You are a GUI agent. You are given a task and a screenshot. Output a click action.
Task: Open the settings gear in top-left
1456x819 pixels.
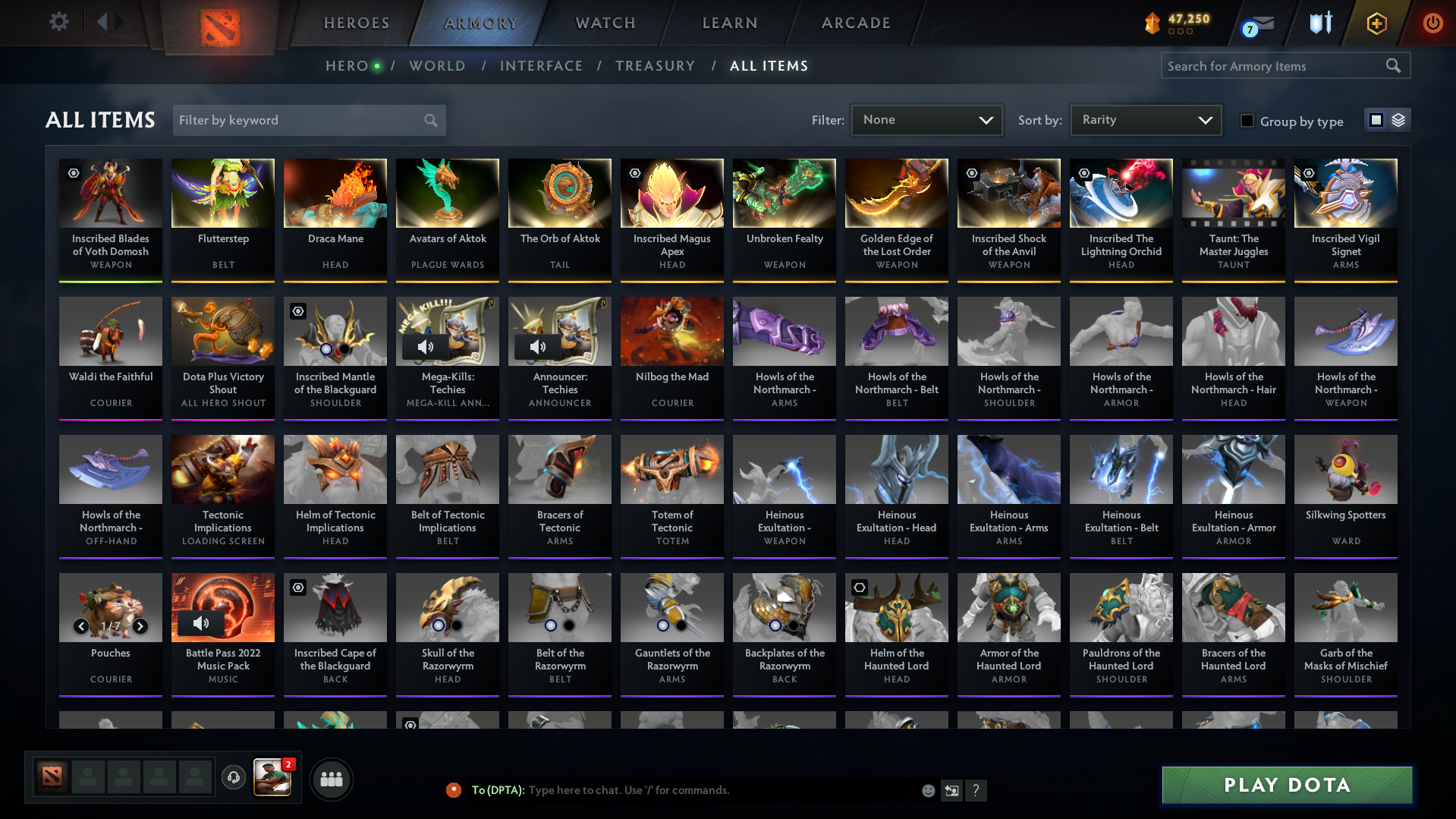coord(58,22)
